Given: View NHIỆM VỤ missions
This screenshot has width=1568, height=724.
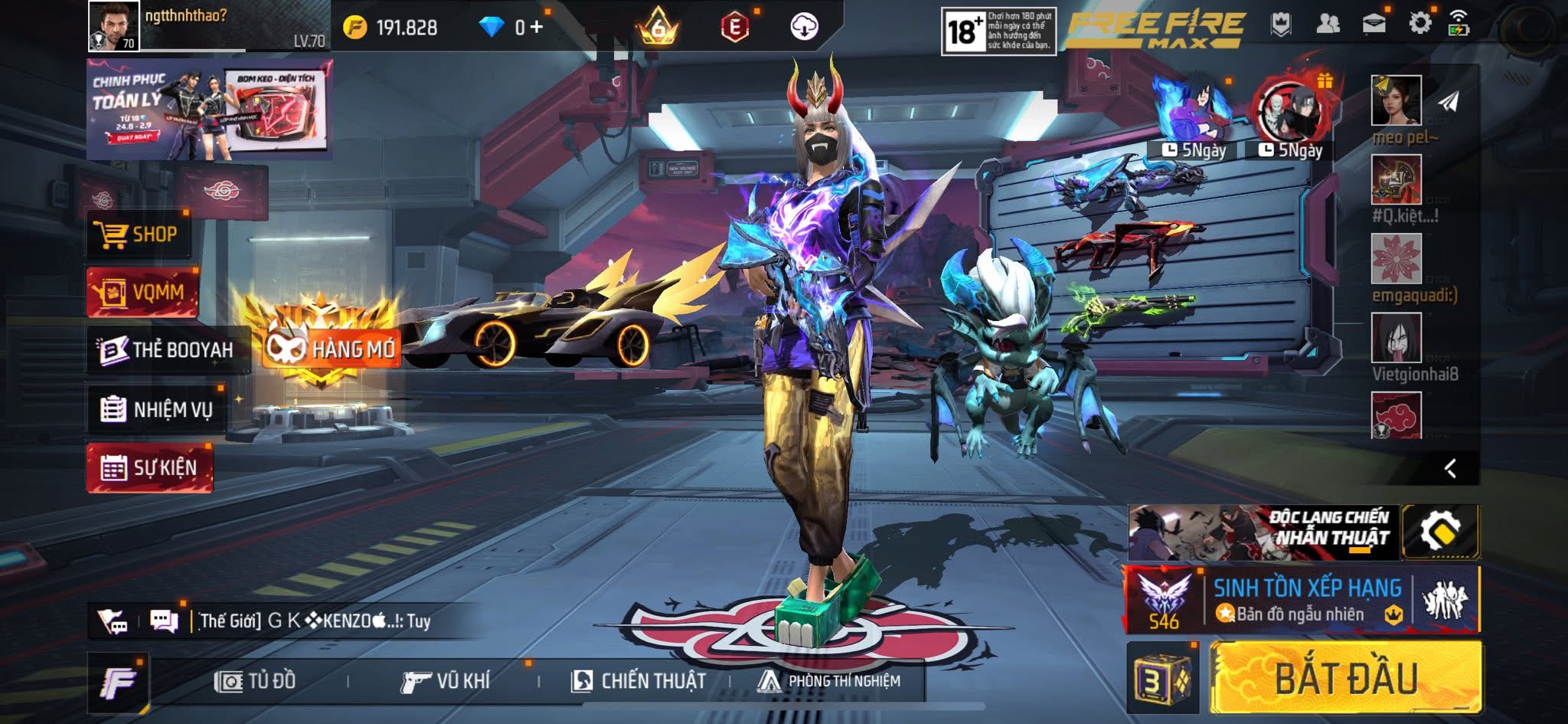Looking at the screenshot, I should pos(157,409).
